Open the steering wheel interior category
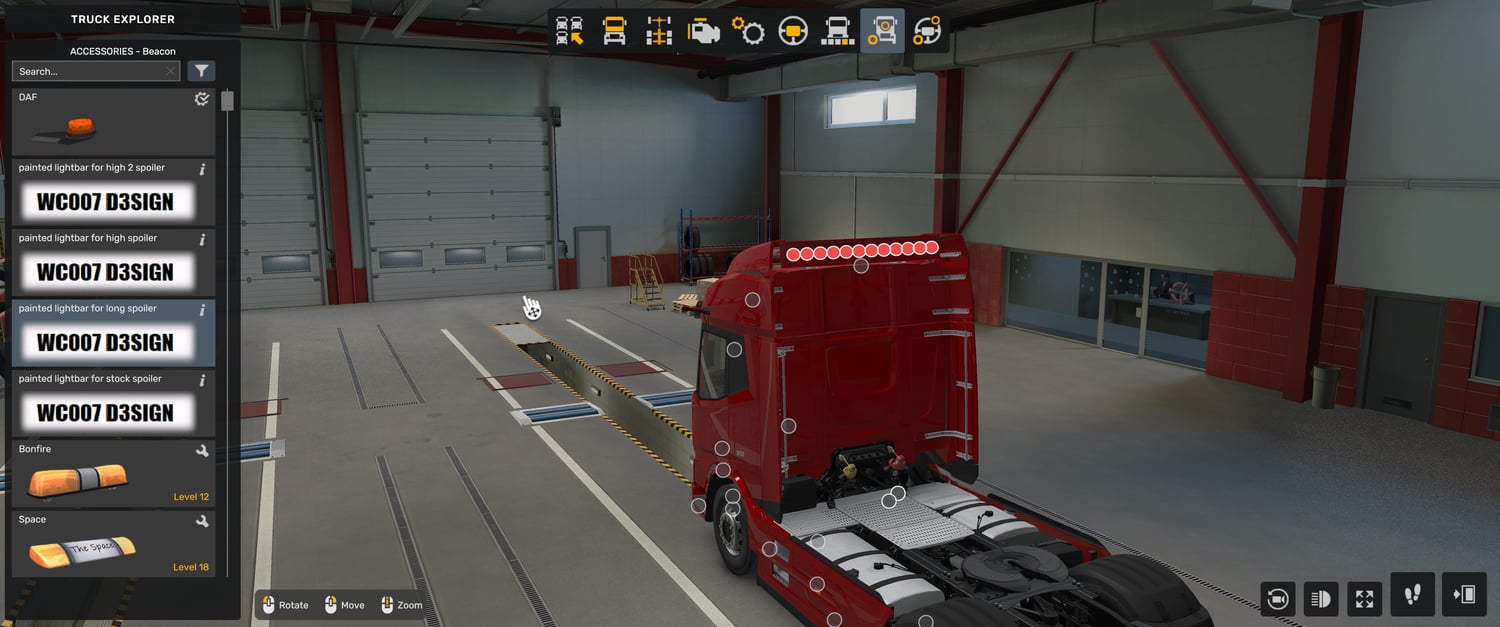Screen dimensions: 1500x627 793,31
